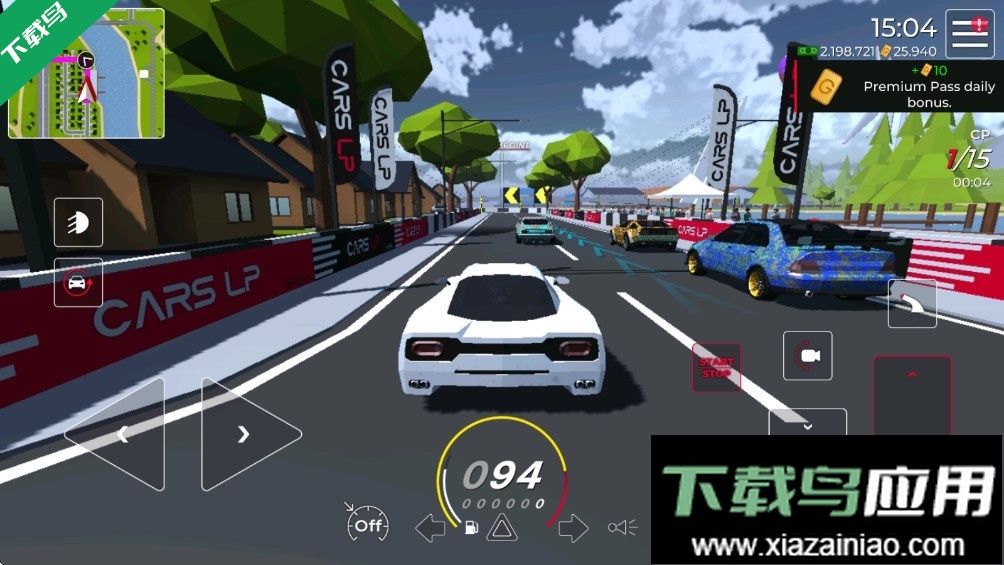Toggle the headlights button
Image resolution: width=1004 pixels, height=565 pixels.
click(x=78, y=222)
